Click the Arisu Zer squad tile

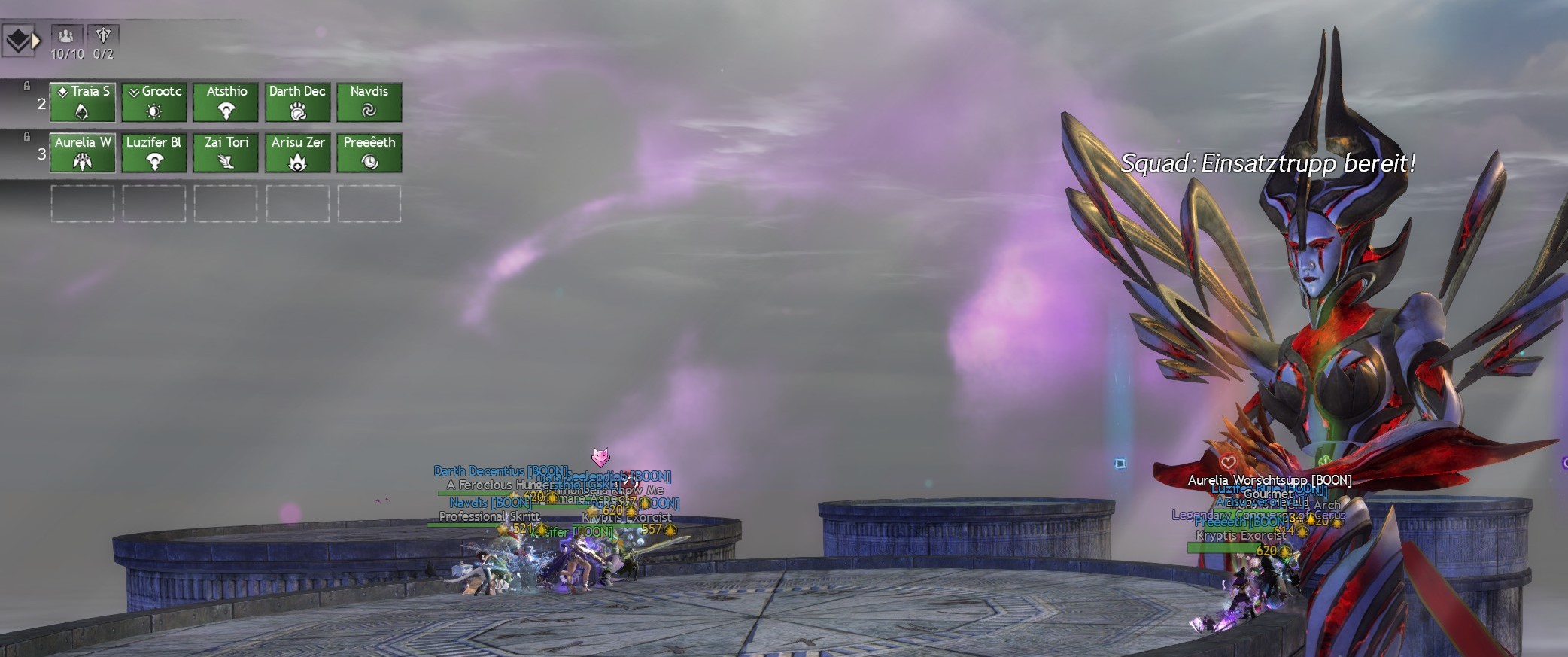(298, 153)
